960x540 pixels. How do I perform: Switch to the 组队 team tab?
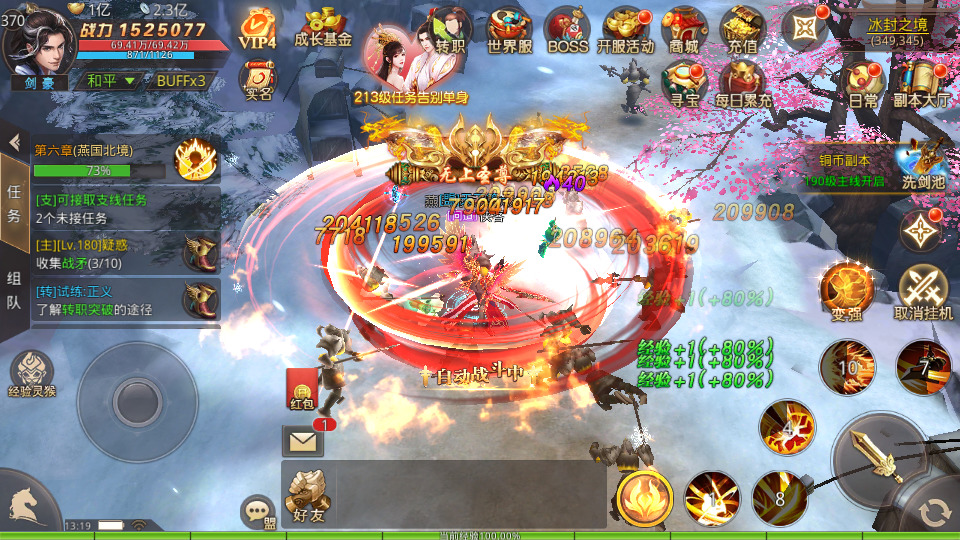(x=14, y=290)
